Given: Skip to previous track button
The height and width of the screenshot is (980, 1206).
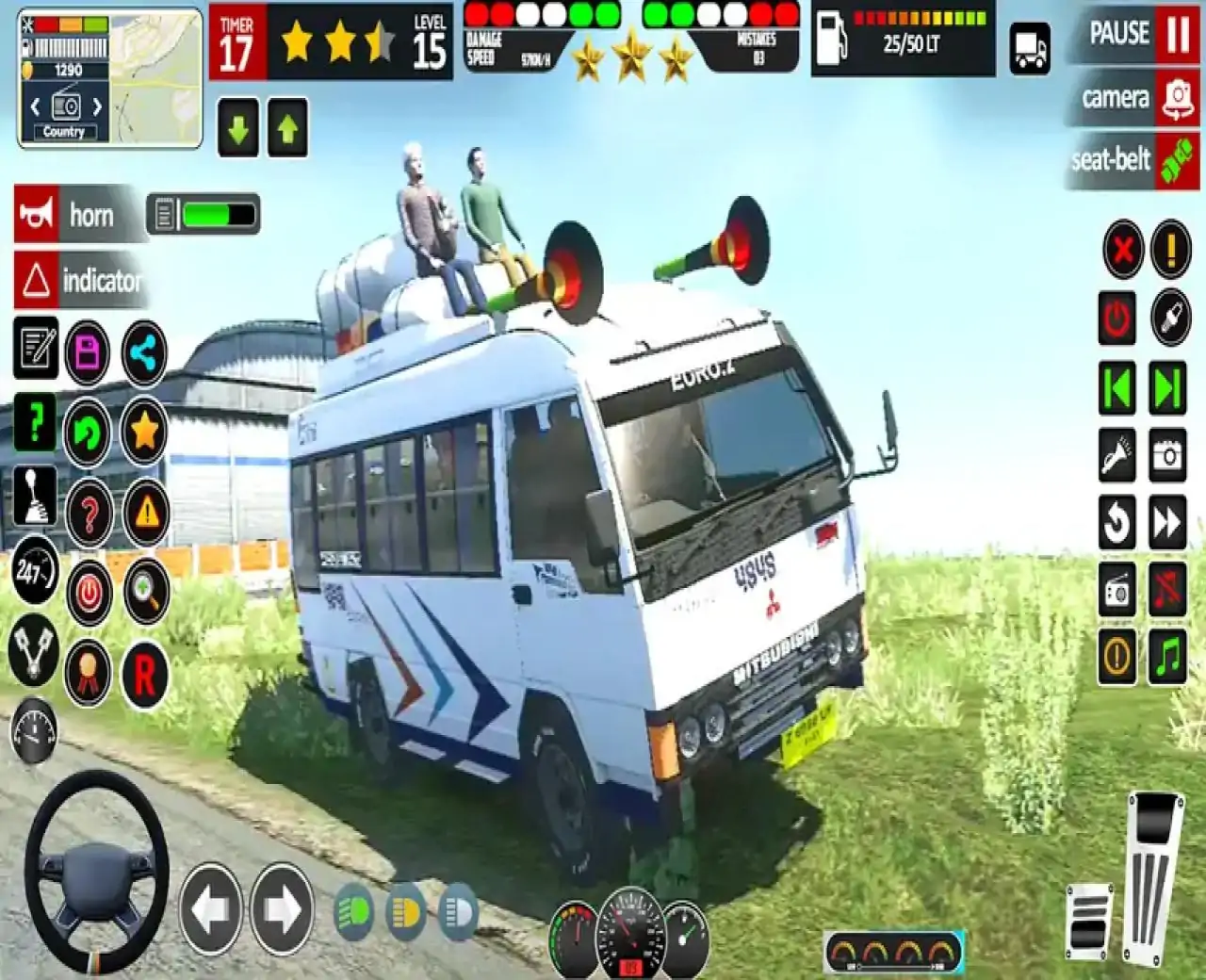Looking at the screenshot, I should tap(1117, 388).
